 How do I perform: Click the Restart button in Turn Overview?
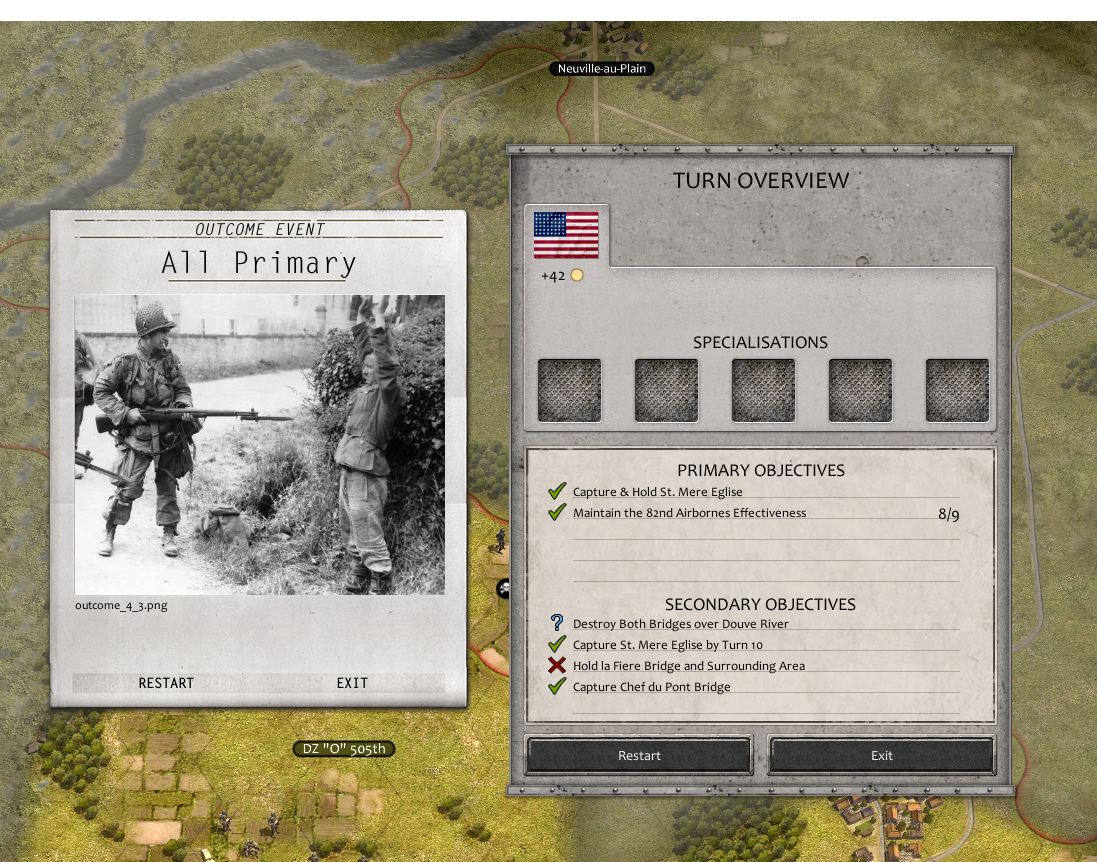pyautogui.click(x=639, y=755)
